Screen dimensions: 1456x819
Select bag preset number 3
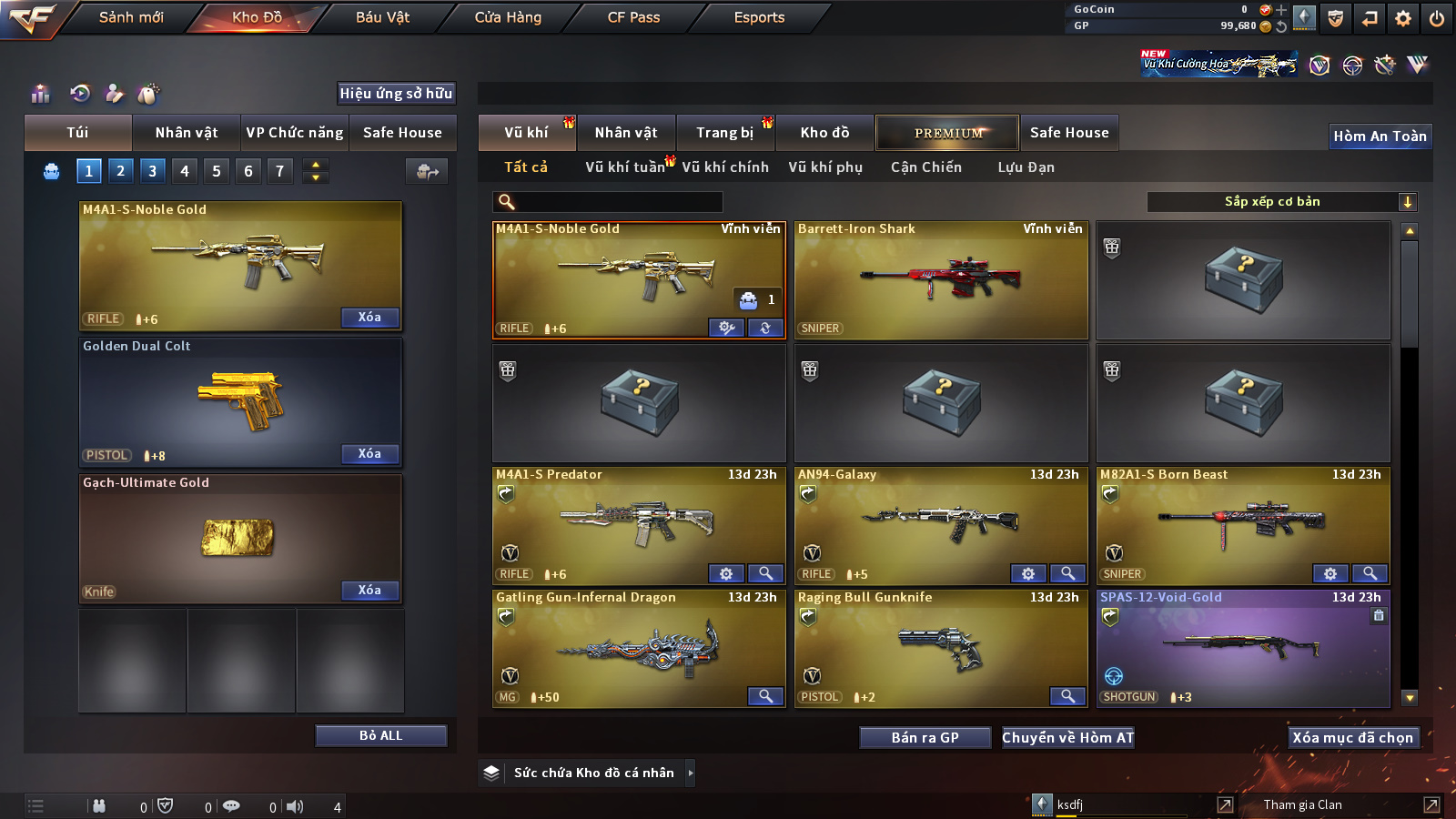152,171
